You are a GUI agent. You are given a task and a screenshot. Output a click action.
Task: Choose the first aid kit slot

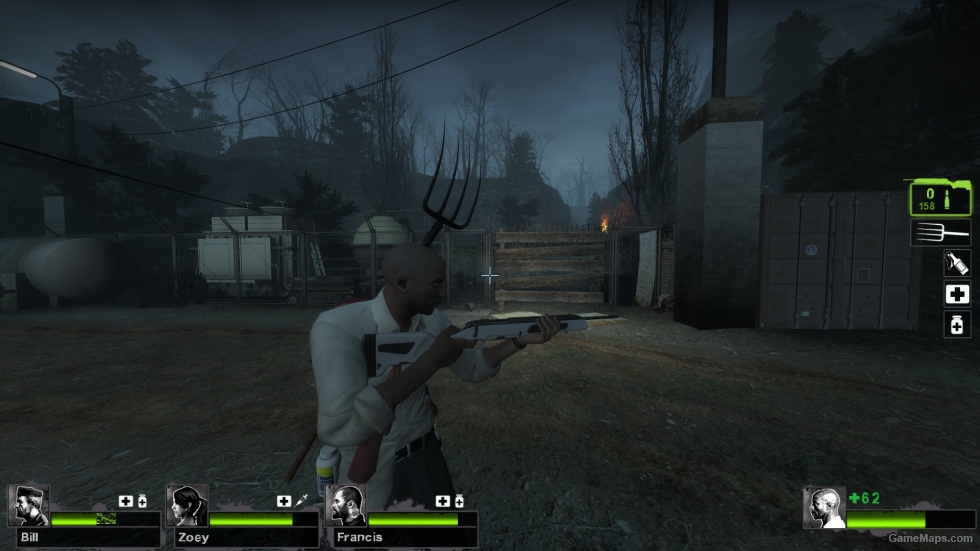(957, 294)
